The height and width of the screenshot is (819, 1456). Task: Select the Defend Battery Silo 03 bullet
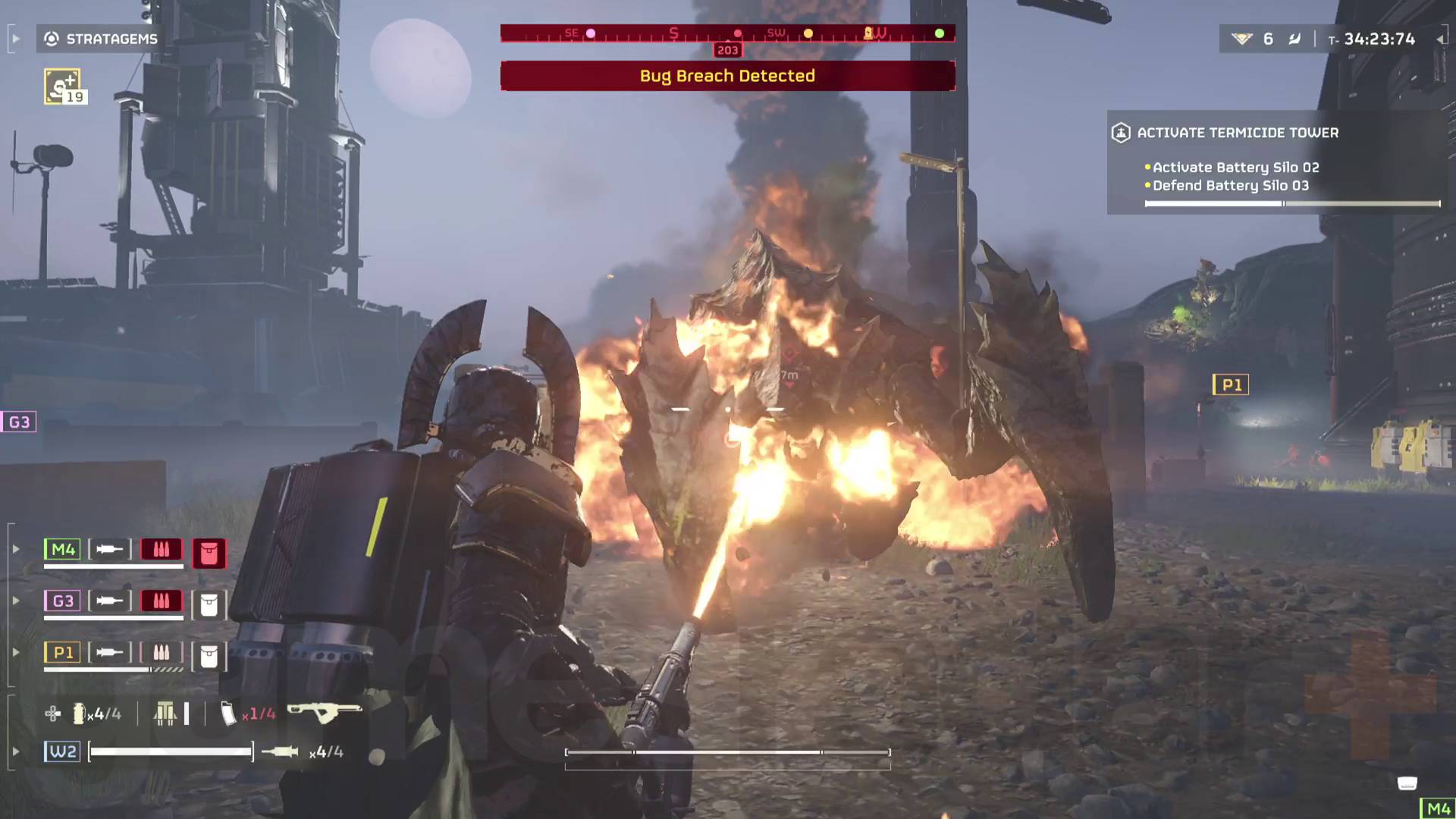pyautogui.click(x=1147, y=185)
